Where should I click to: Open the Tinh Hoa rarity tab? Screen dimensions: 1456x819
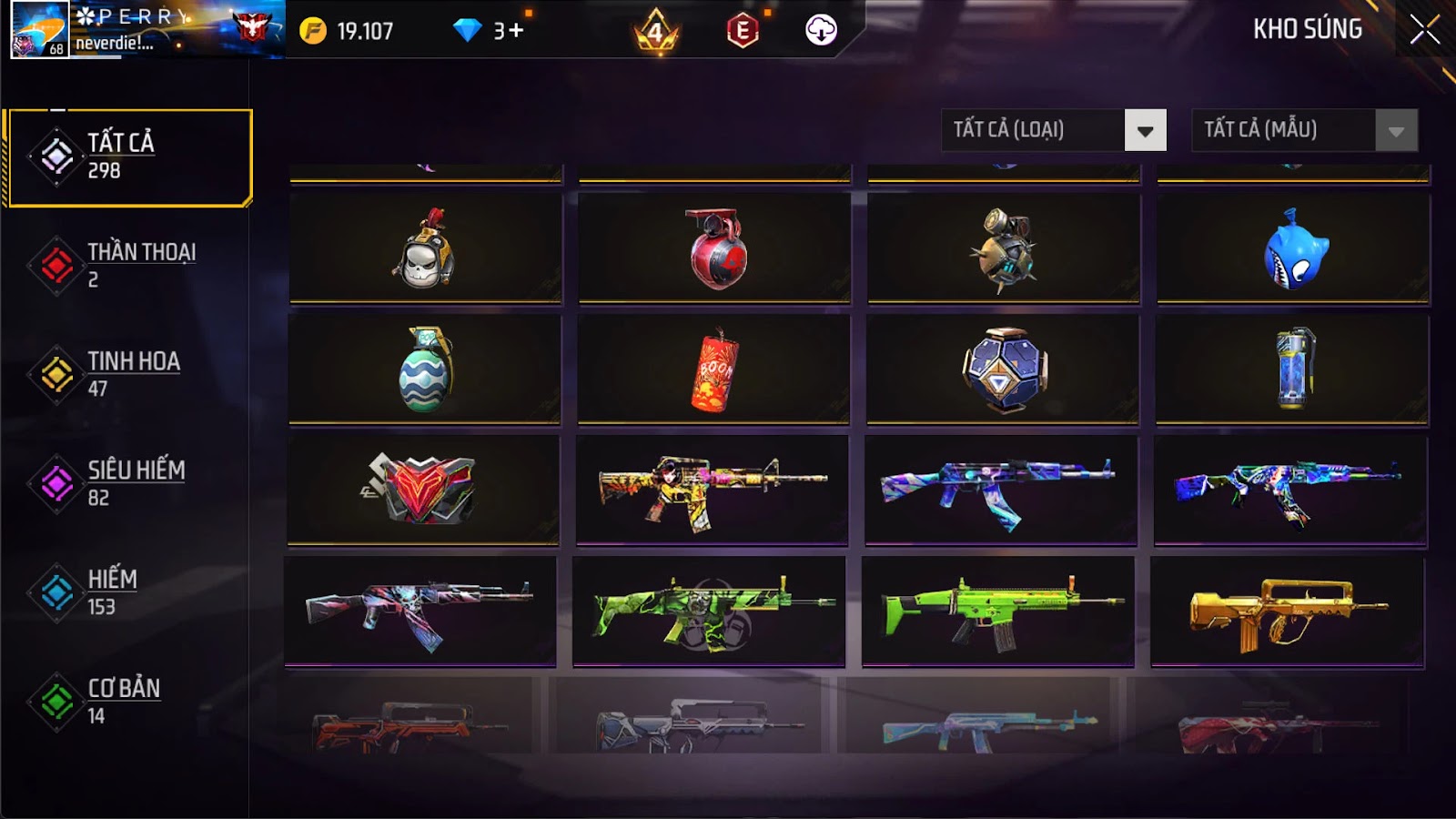coord(127,374)
